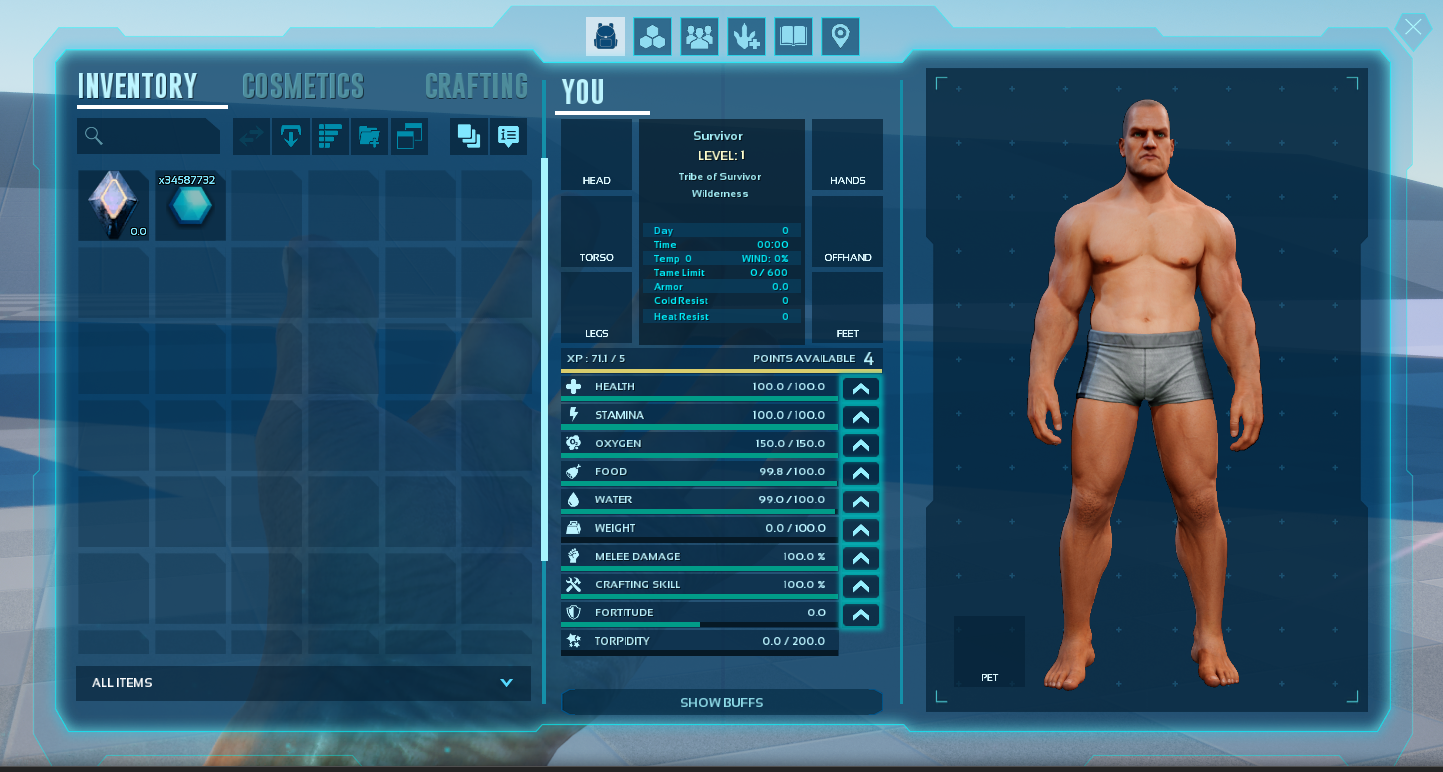
Task: Open the Crafting tab
Action: tap(476, 87)
